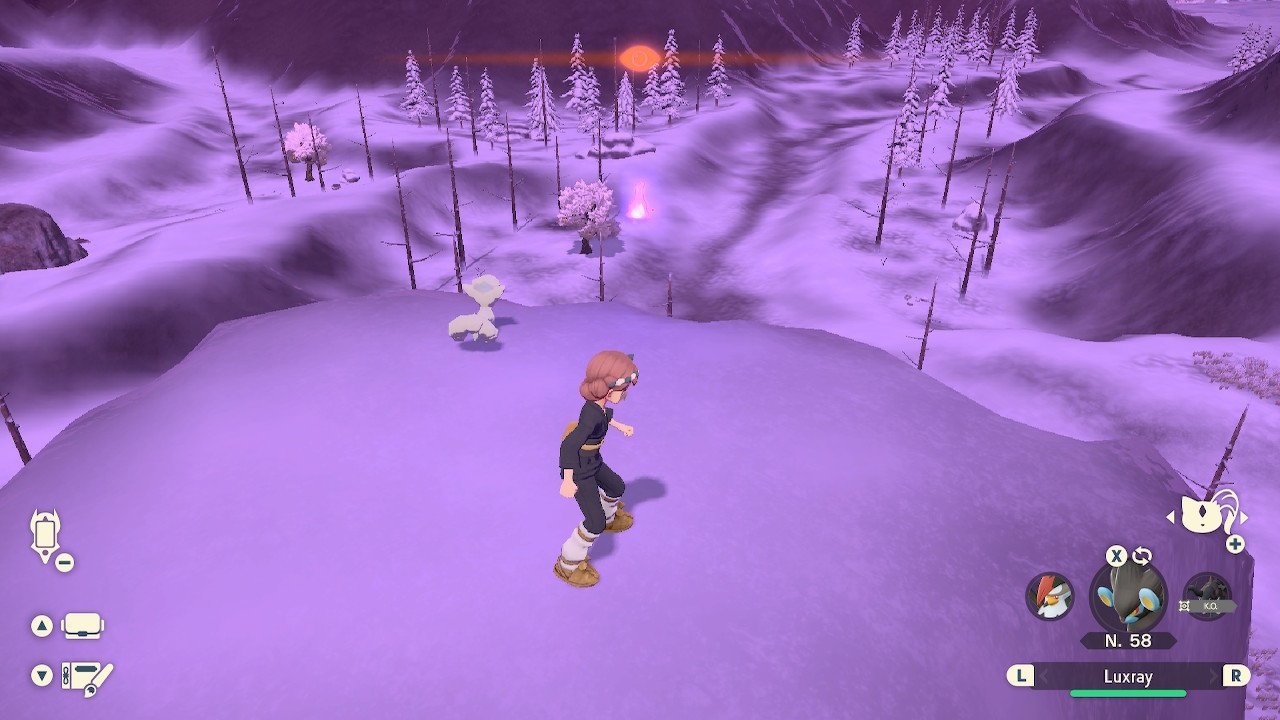Select the fainted K.O. party Pokémon
This screenshot has height=720, width=1280.
(x=1206, y=597)
